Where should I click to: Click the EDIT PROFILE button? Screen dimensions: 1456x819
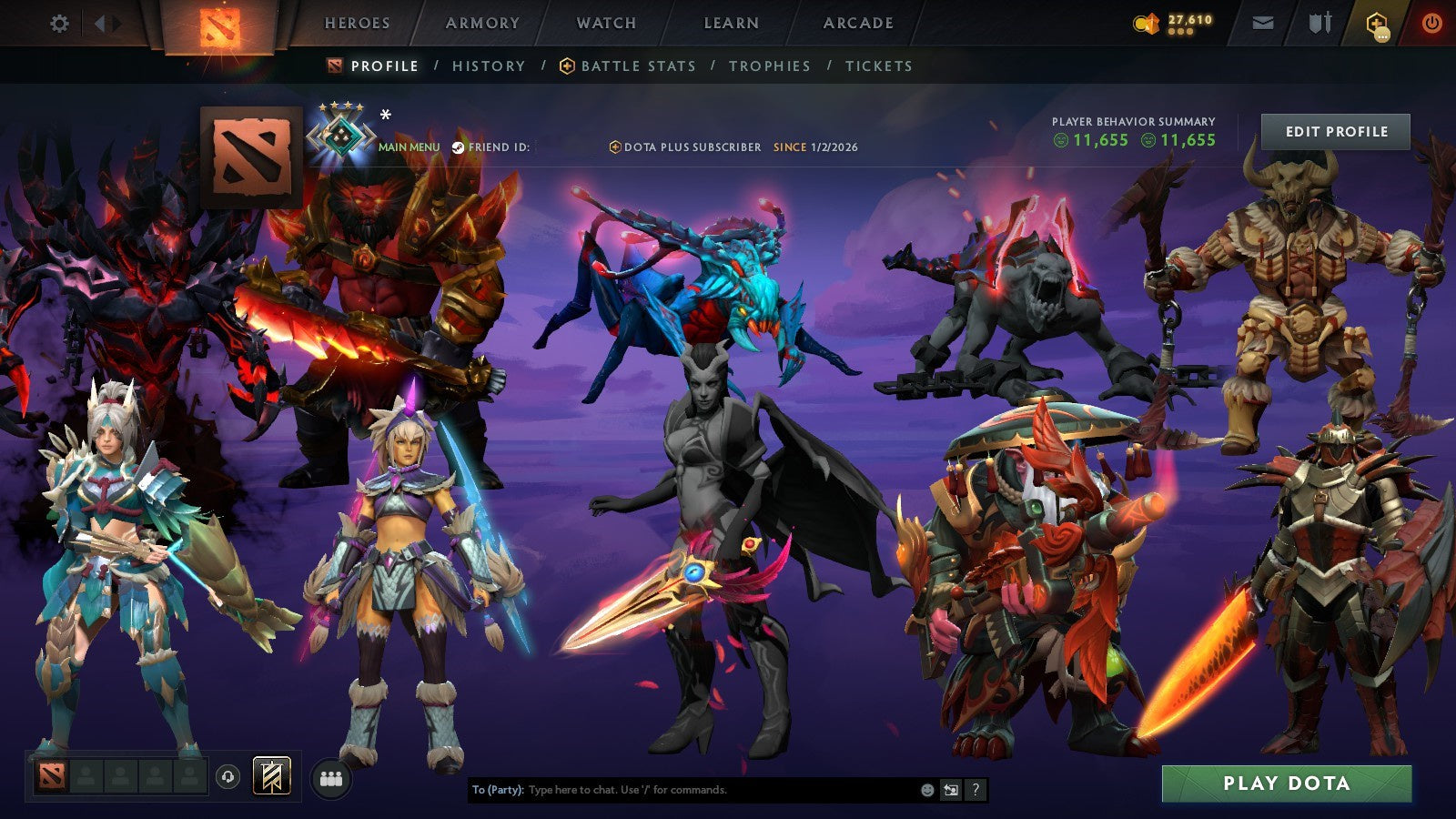(x=1334, y=131)
